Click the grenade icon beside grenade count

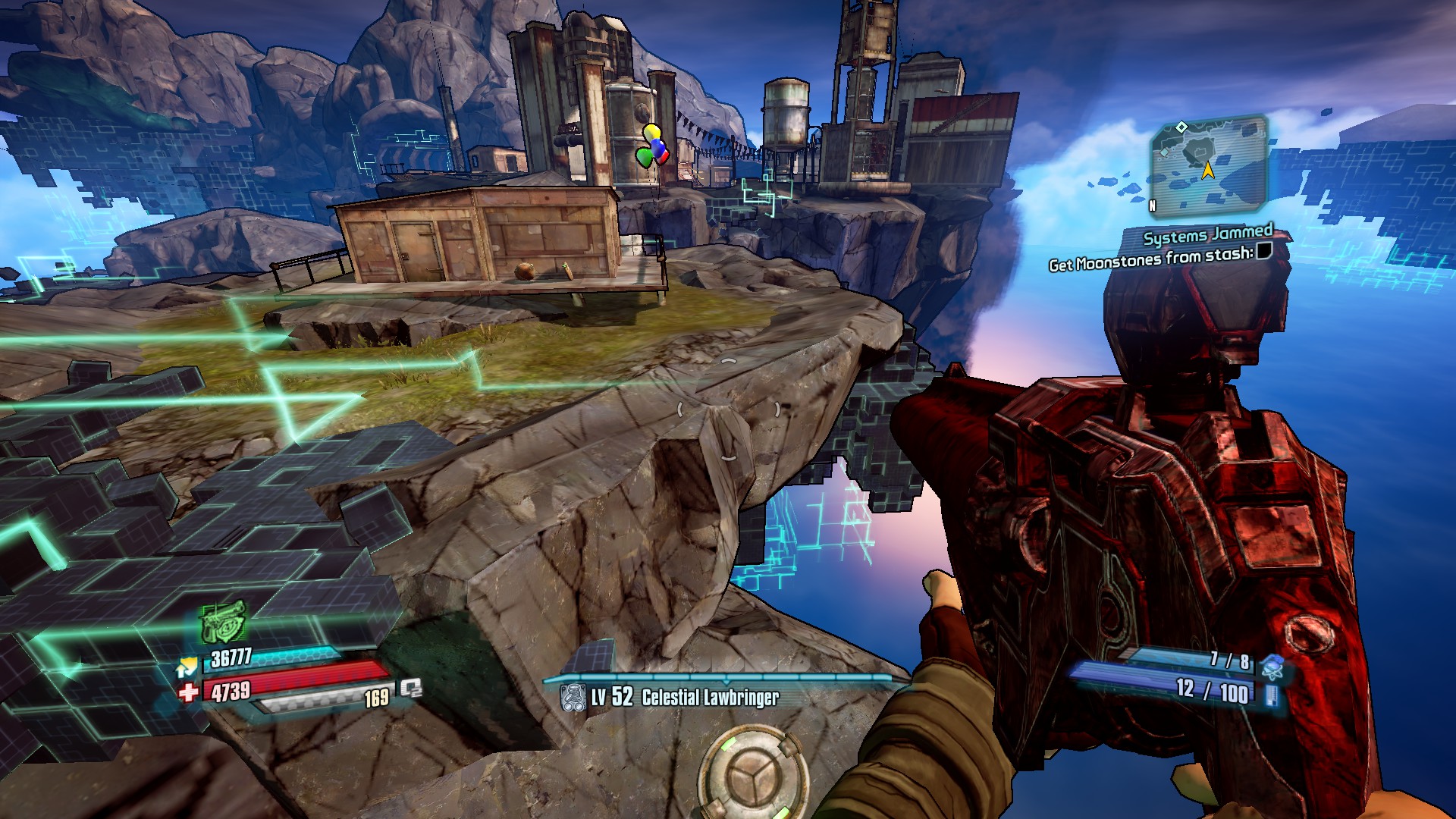[x=1272, y=666]
